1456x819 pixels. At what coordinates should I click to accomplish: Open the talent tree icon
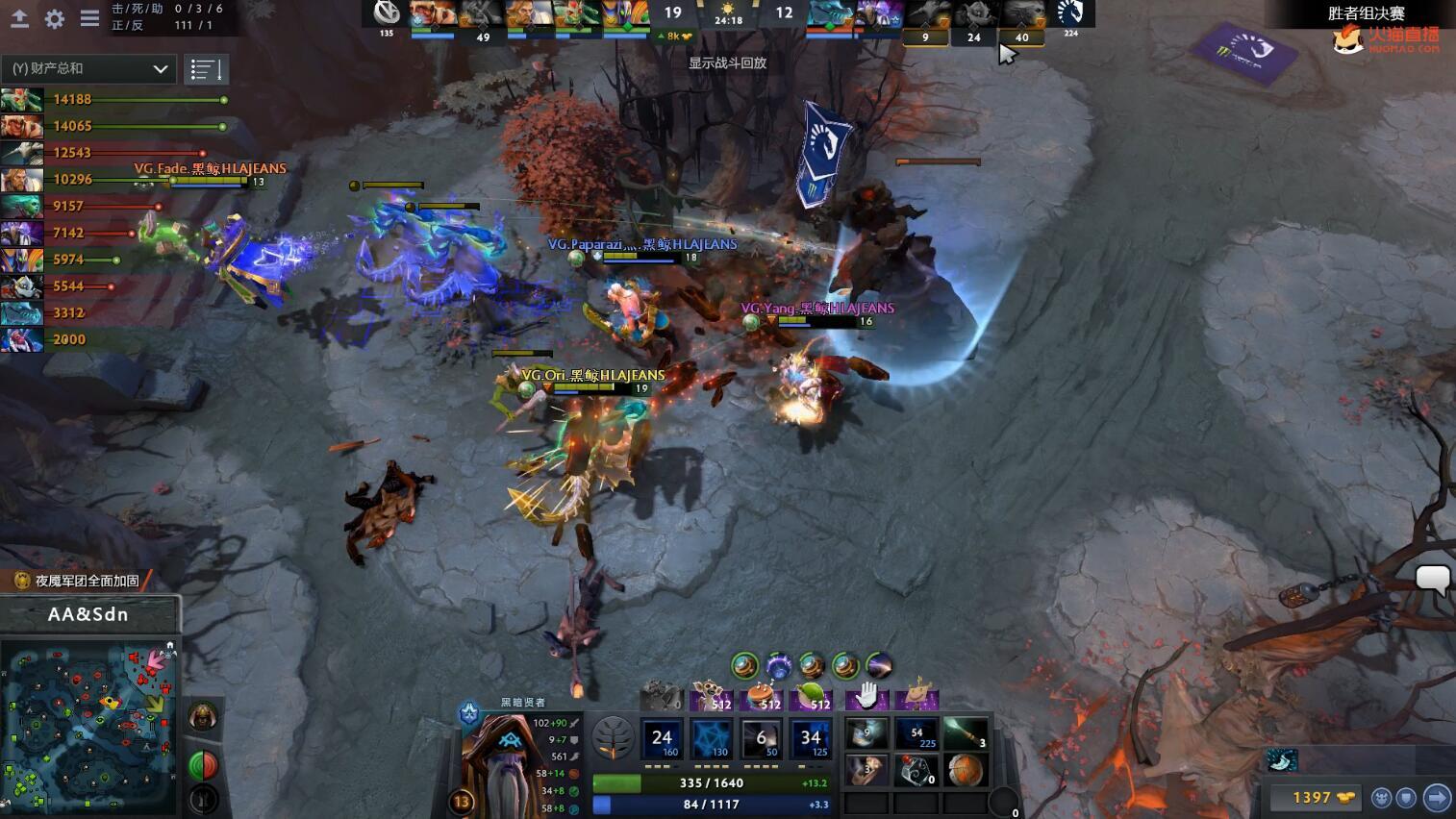tap(613, 737)
